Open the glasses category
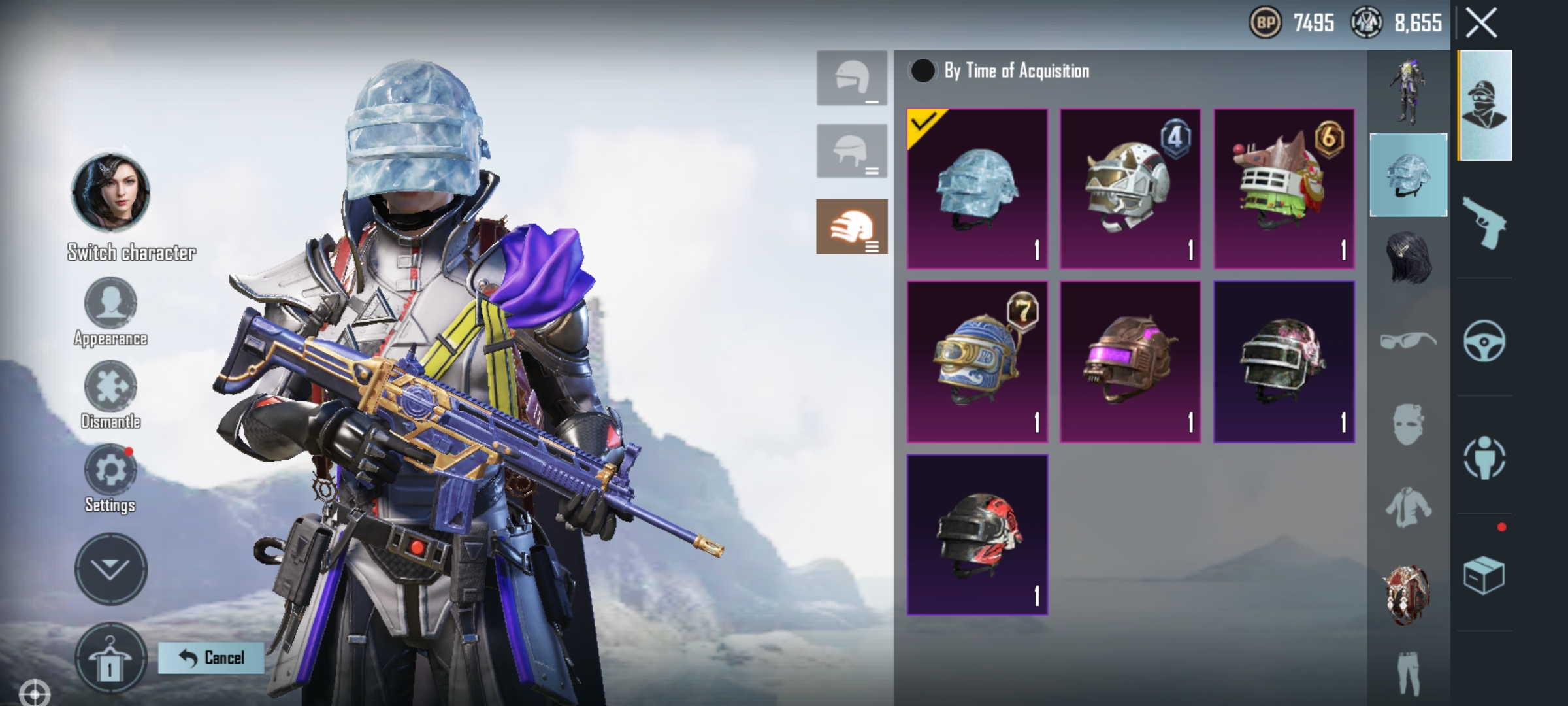1568x706 pixels. point(1408,341)
